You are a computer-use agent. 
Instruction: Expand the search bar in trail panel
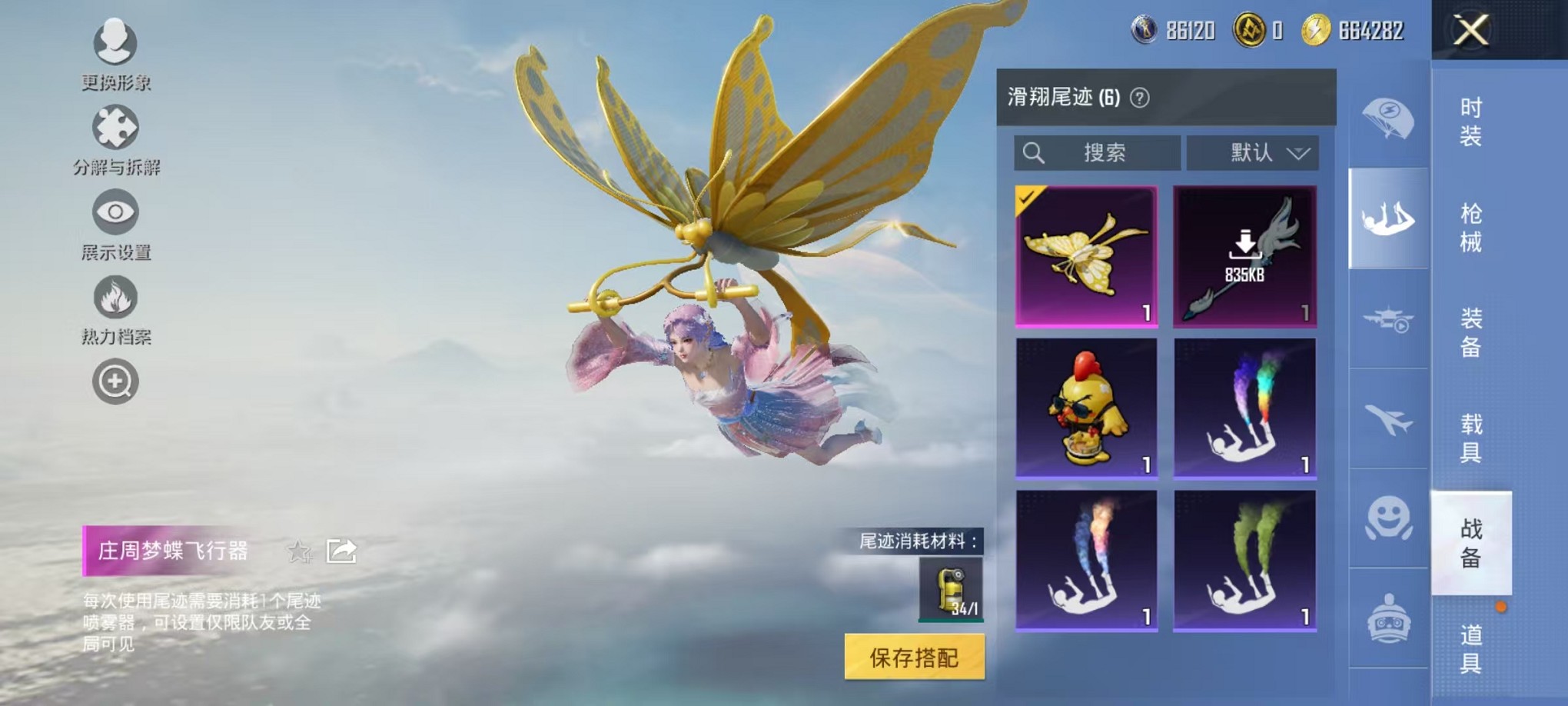[1097, 152]
